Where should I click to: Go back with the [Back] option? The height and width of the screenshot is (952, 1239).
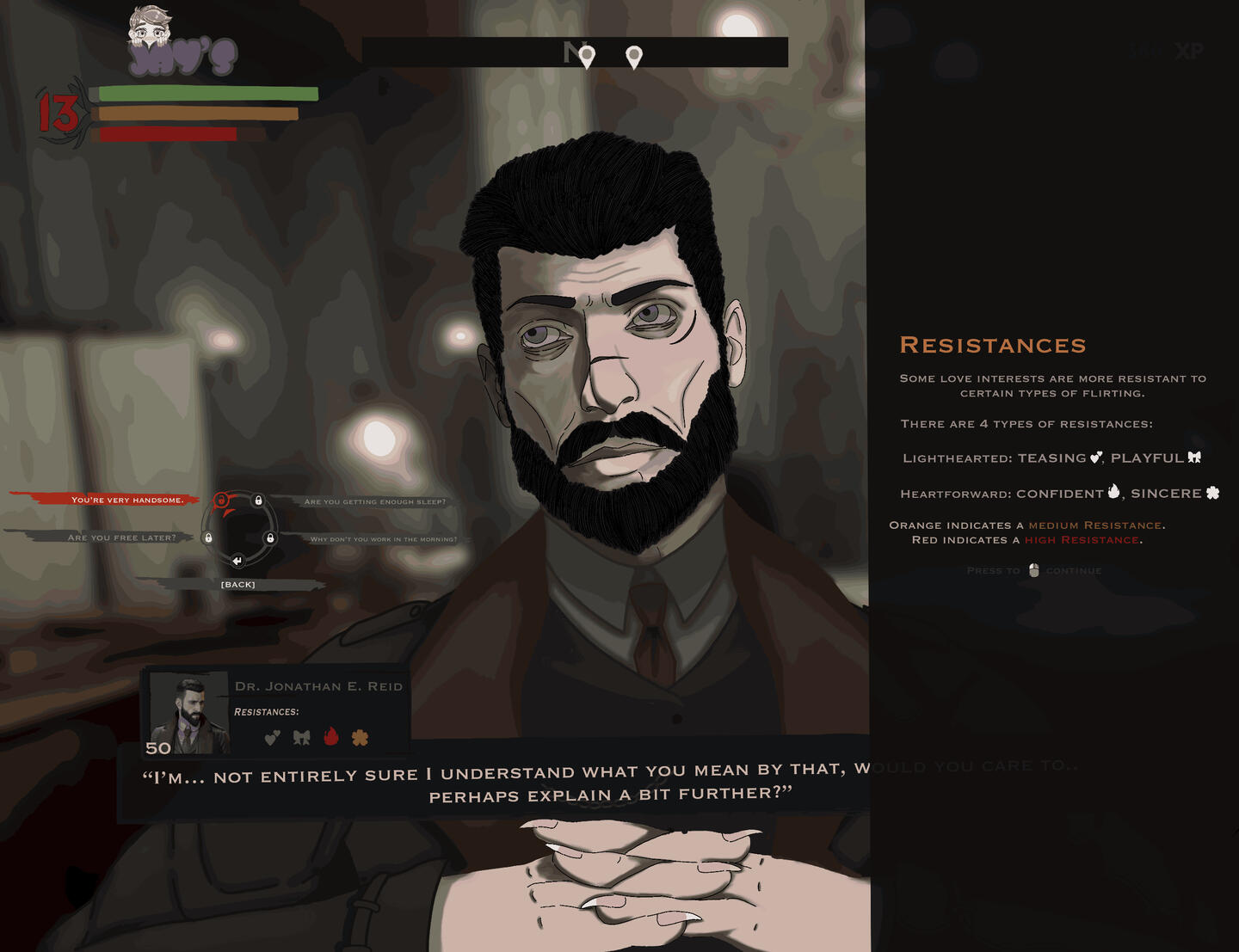(x=238, y=585)
